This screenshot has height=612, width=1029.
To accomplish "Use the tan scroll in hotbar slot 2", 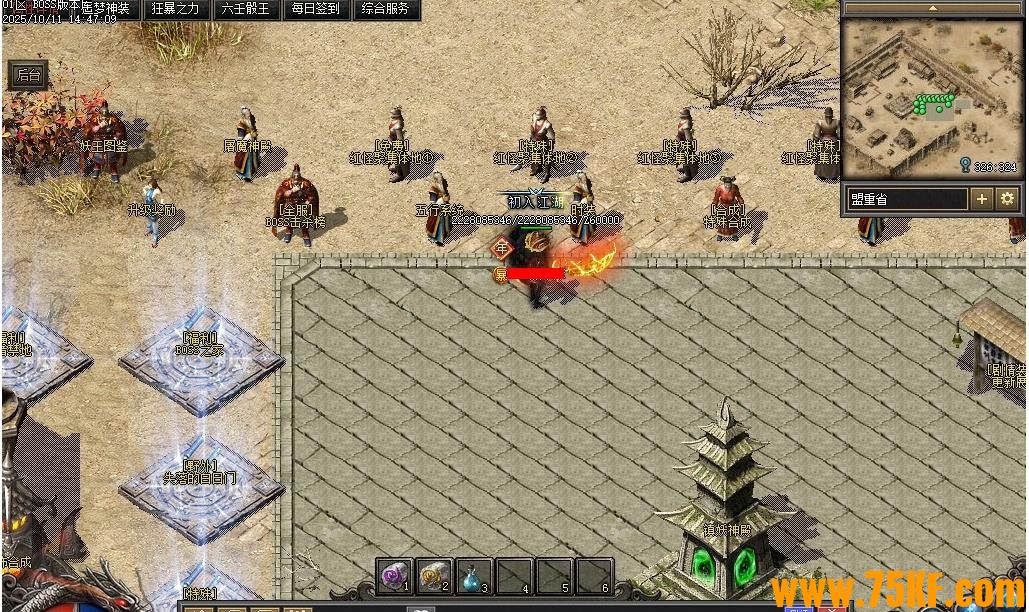I will (434, 575).
